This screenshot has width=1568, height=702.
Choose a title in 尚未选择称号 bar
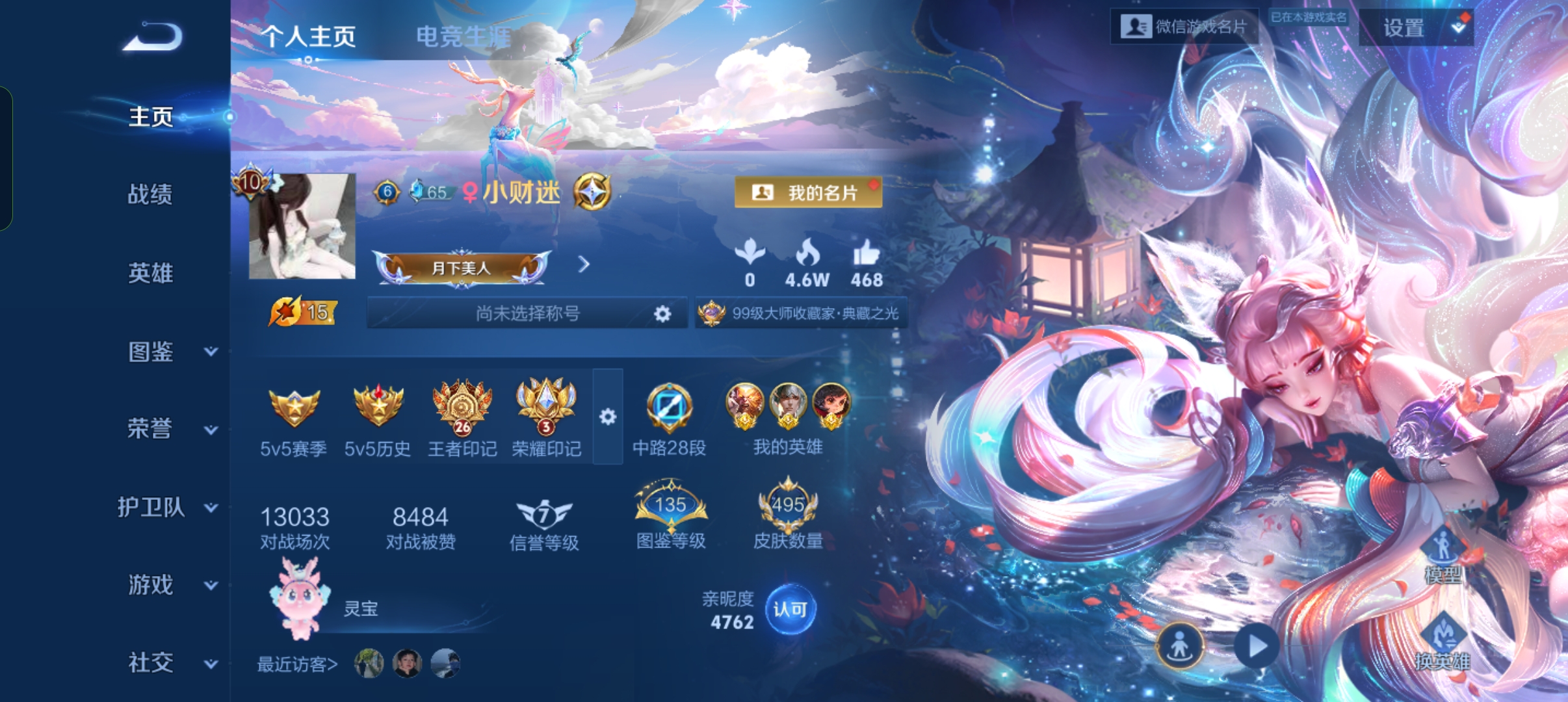(527, 314)
